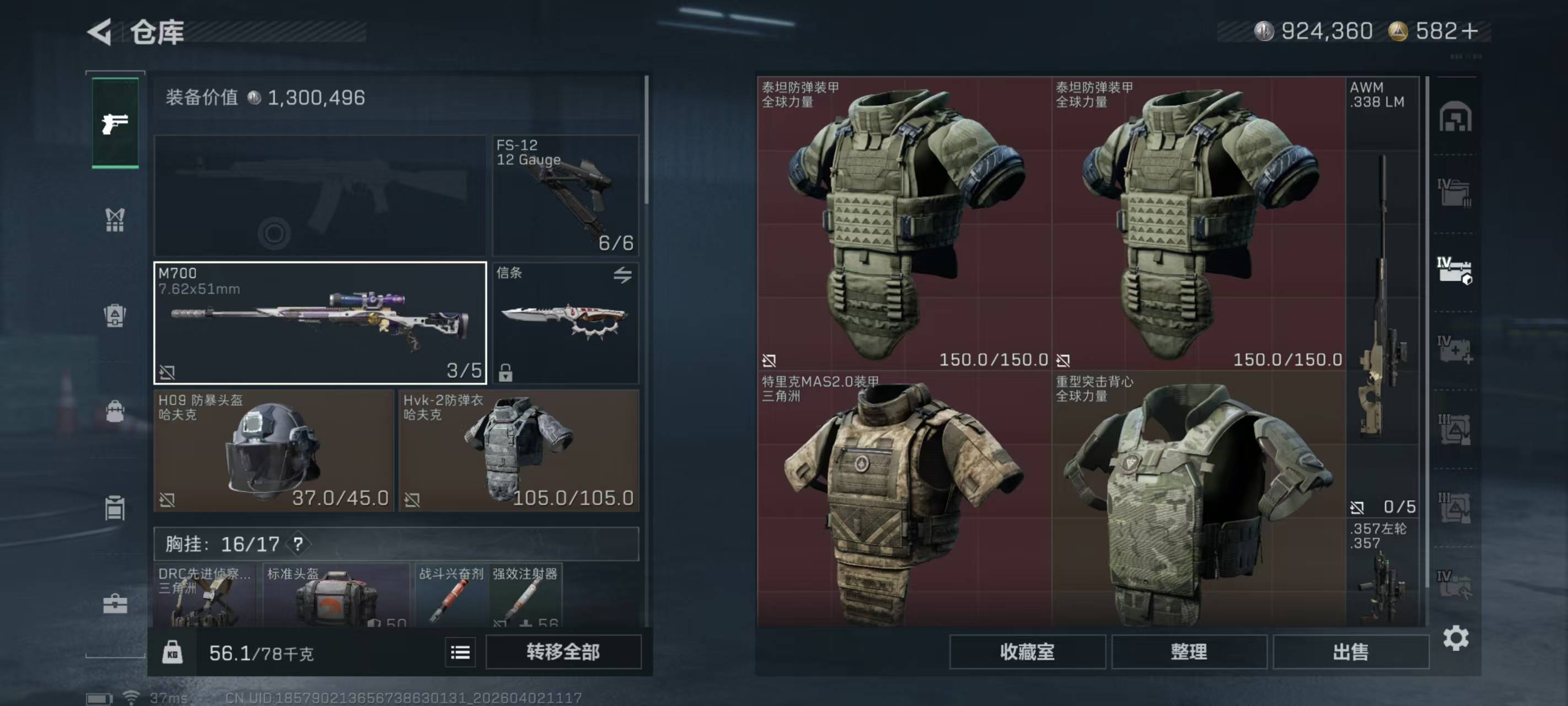Select the 信条 knife melee slot
Image resolution: width=1568 pixels, height=706 pixels.
(566, 323)
